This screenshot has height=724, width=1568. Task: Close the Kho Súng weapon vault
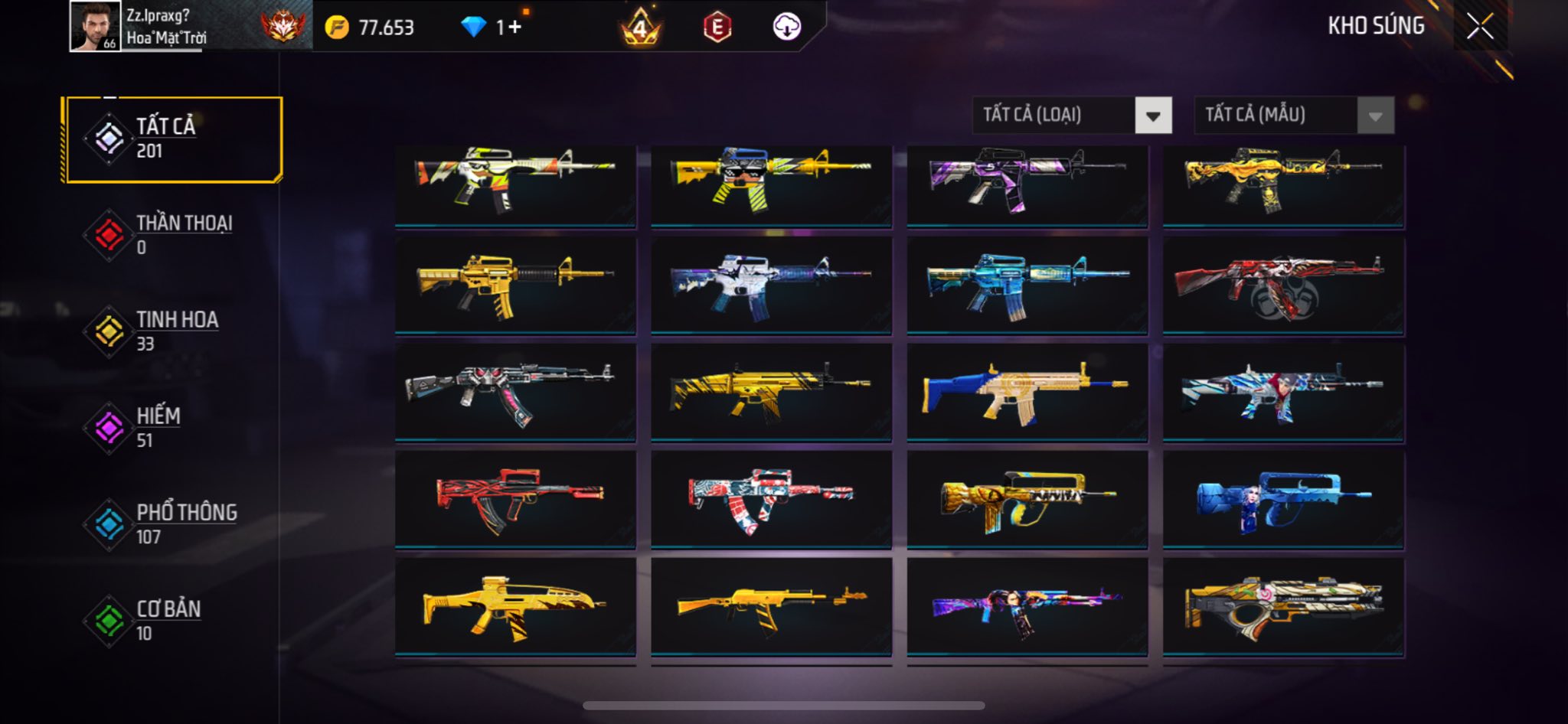(x=1480, y=27)
